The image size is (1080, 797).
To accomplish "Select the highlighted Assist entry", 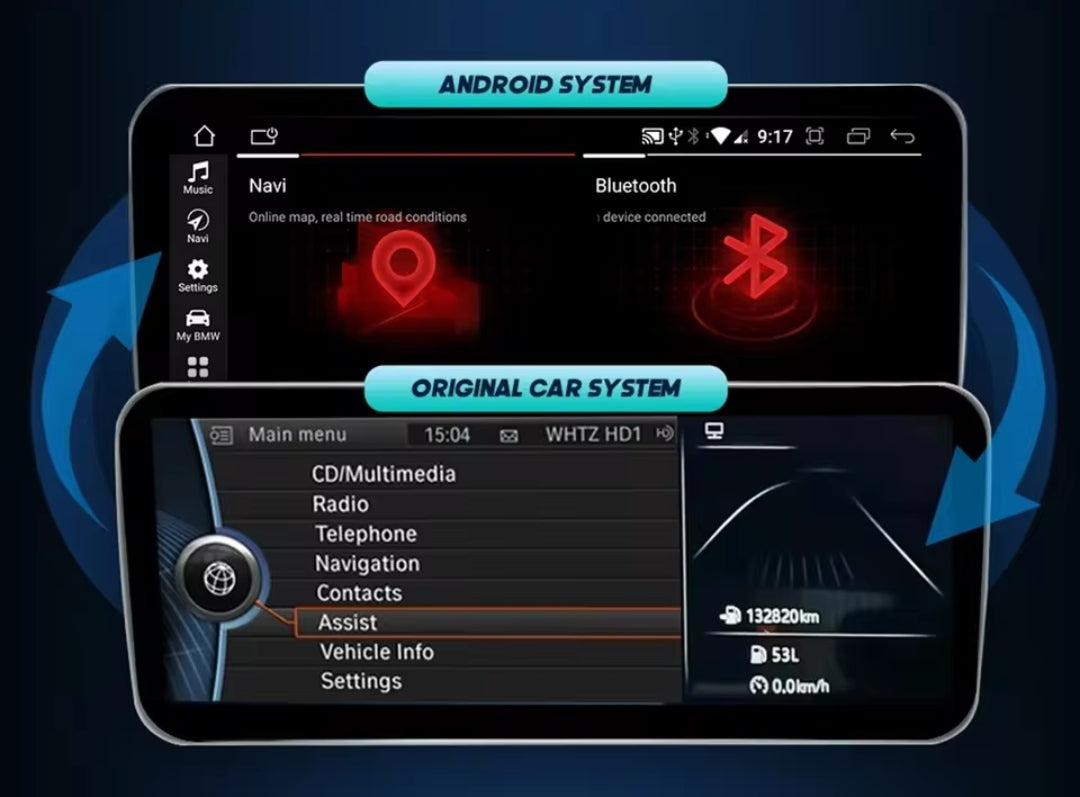I will [x=348, y=622].
